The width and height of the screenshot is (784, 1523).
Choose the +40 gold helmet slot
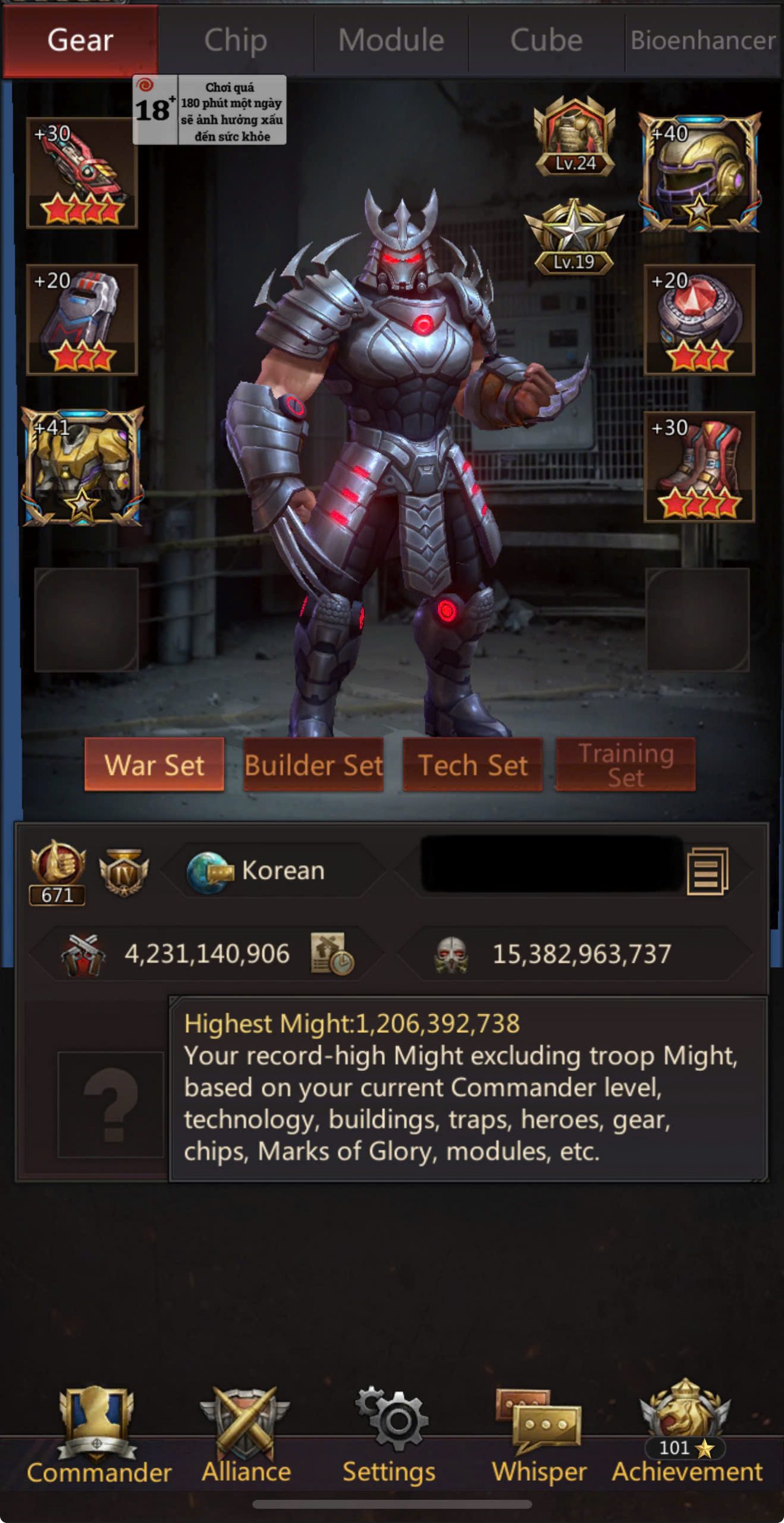tap(699, 173)
